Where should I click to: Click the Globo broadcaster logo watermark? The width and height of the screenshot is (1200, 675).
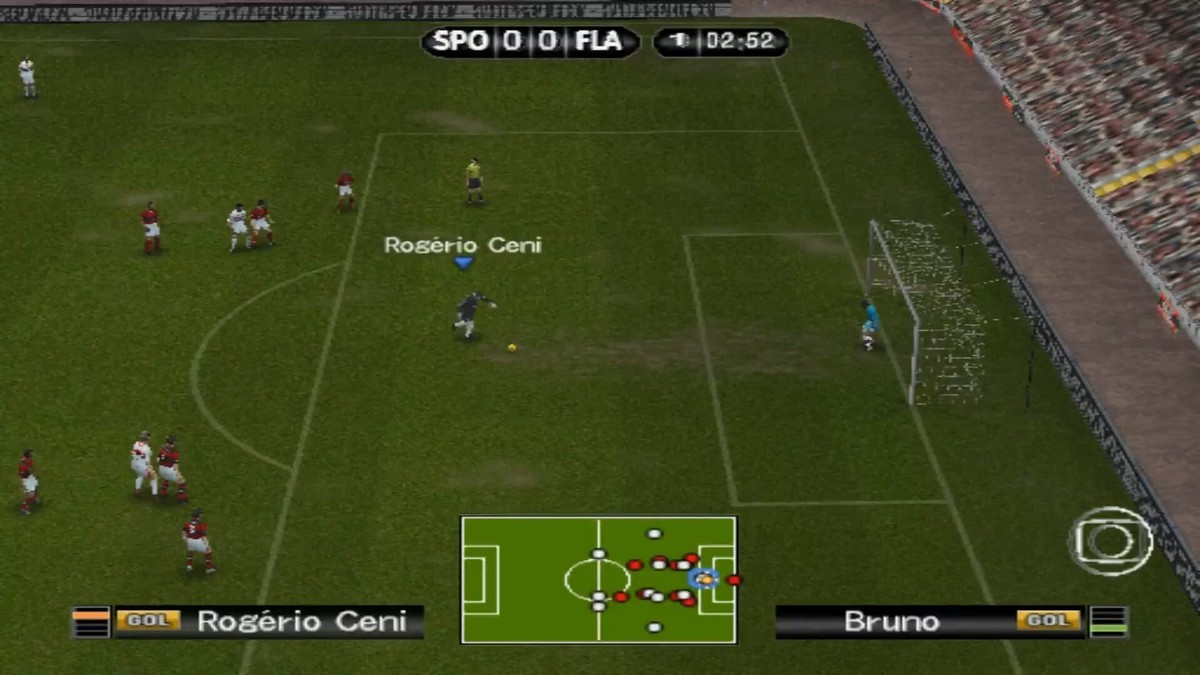(1109, 541)
